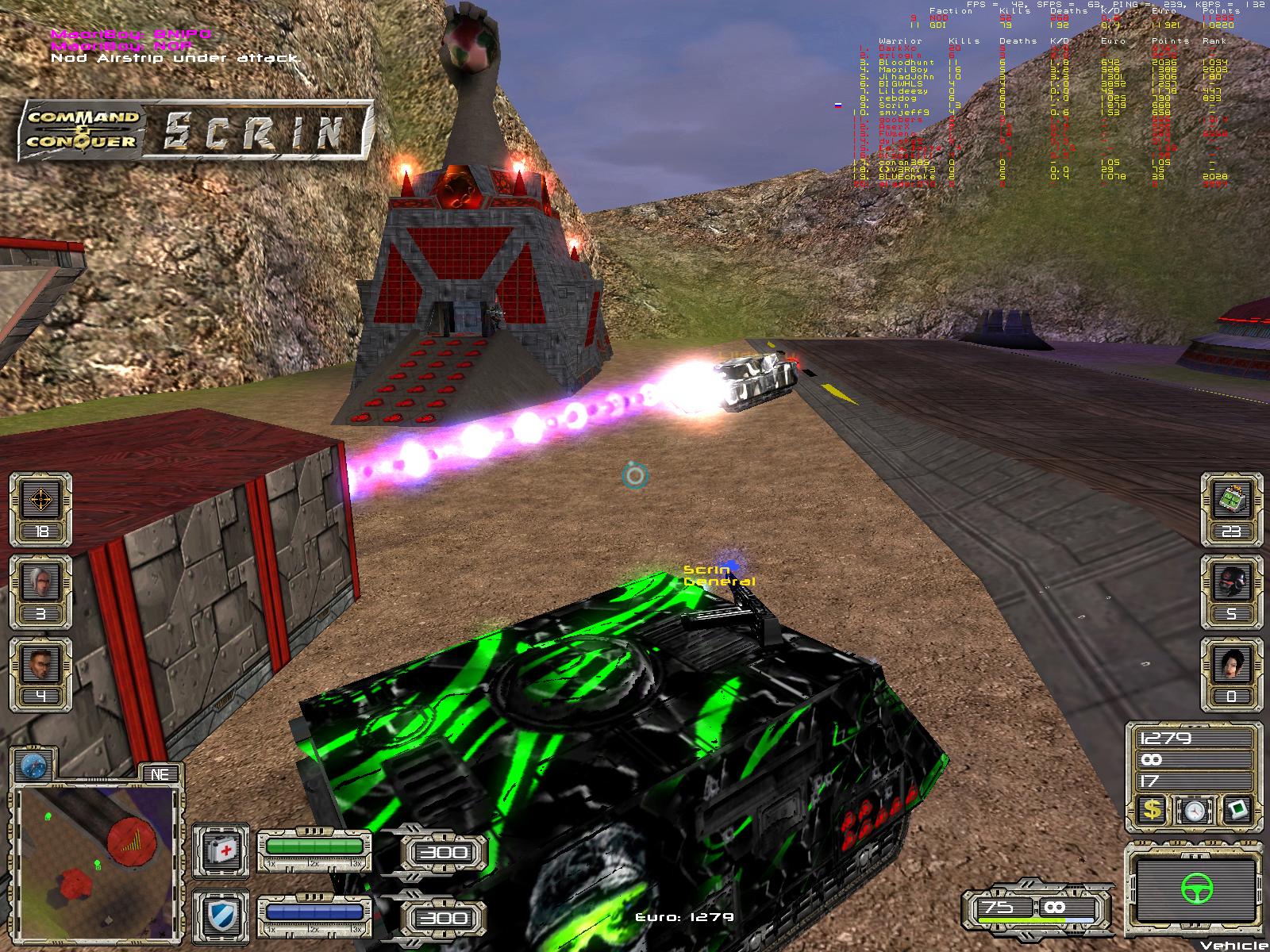Click the Command & Conquer Scrin logo

196,129
